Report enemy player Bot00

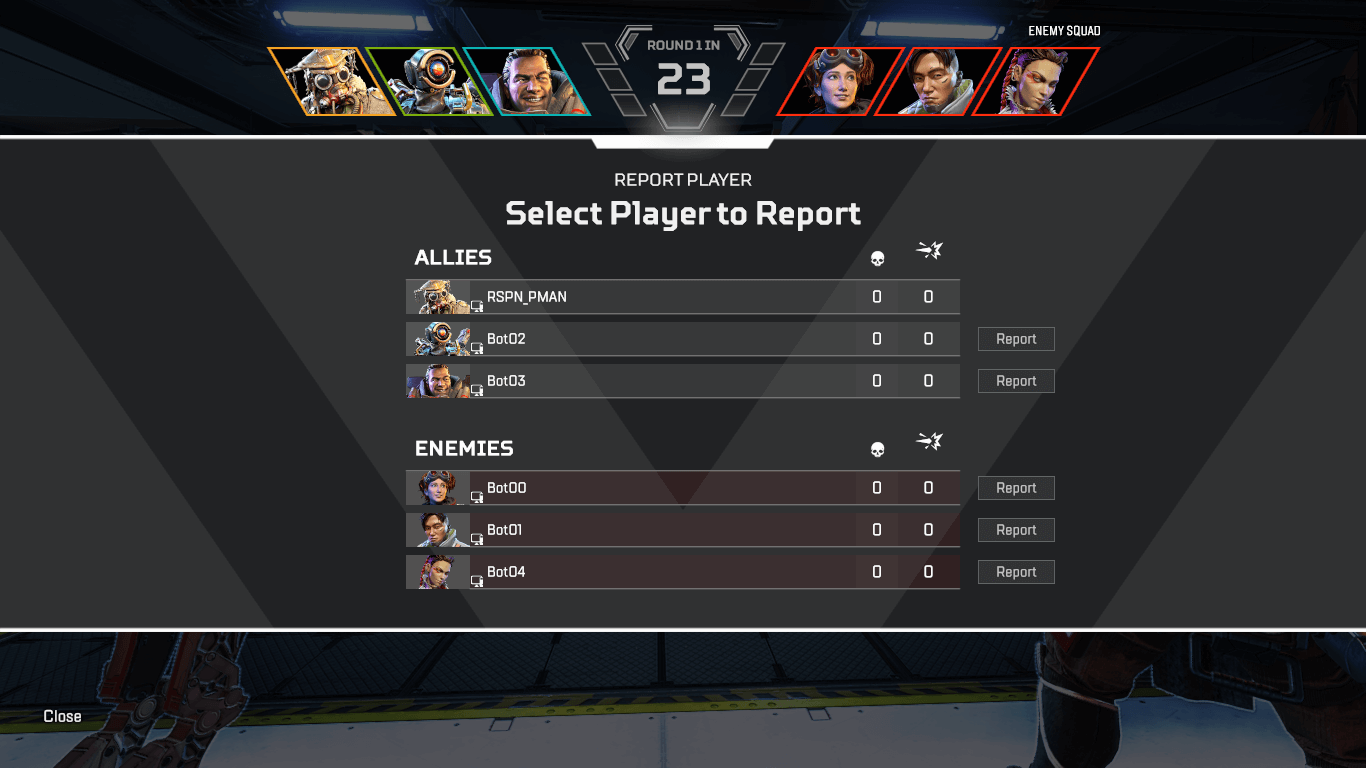(1016, 488)
